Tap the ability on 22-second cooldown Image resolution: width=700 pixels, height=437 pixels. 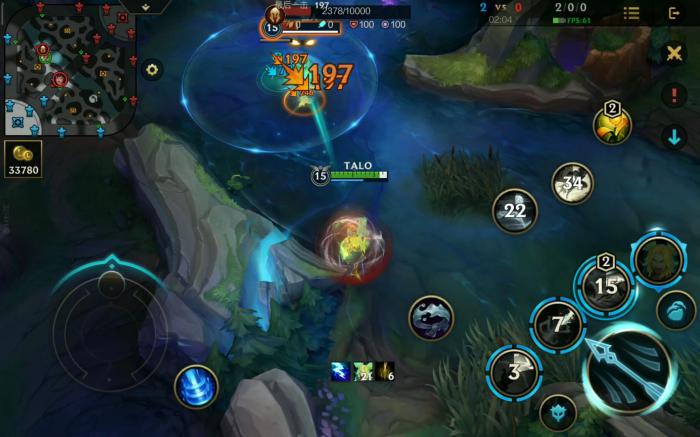515,211
